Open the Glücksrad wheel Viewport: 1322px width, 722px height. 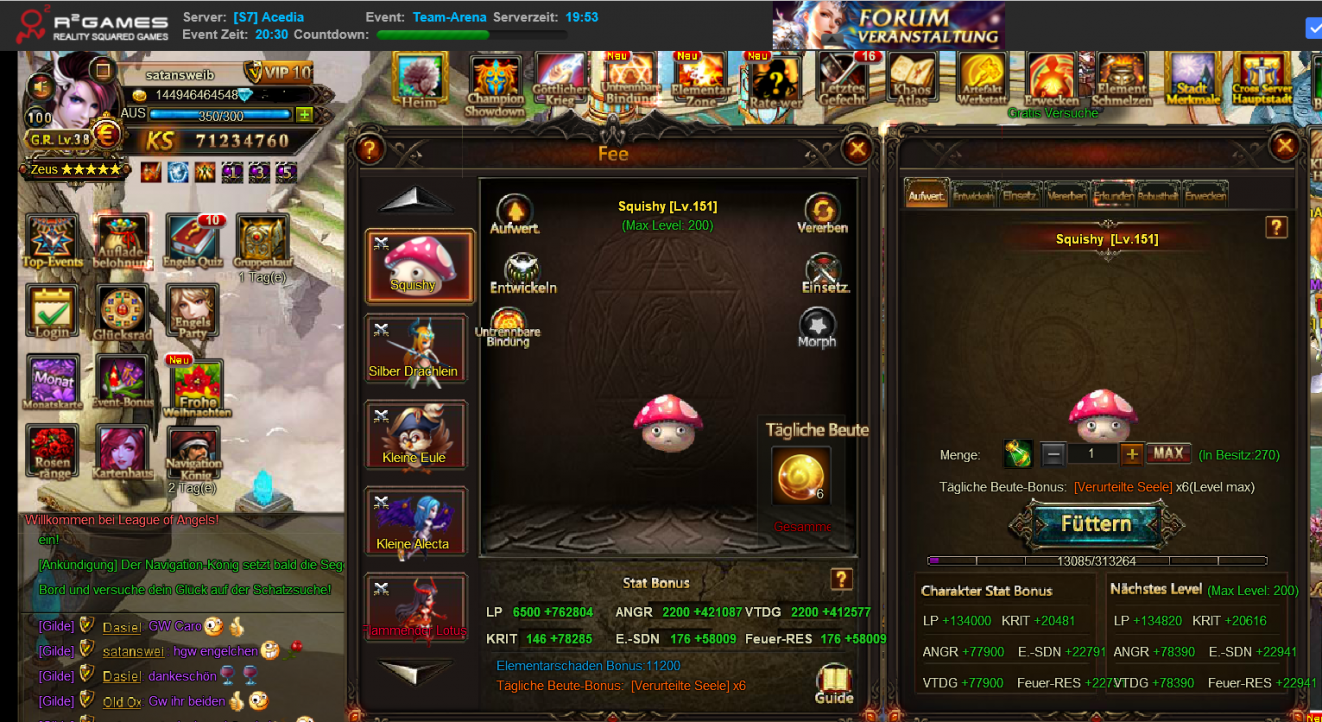tap(123, 312)
